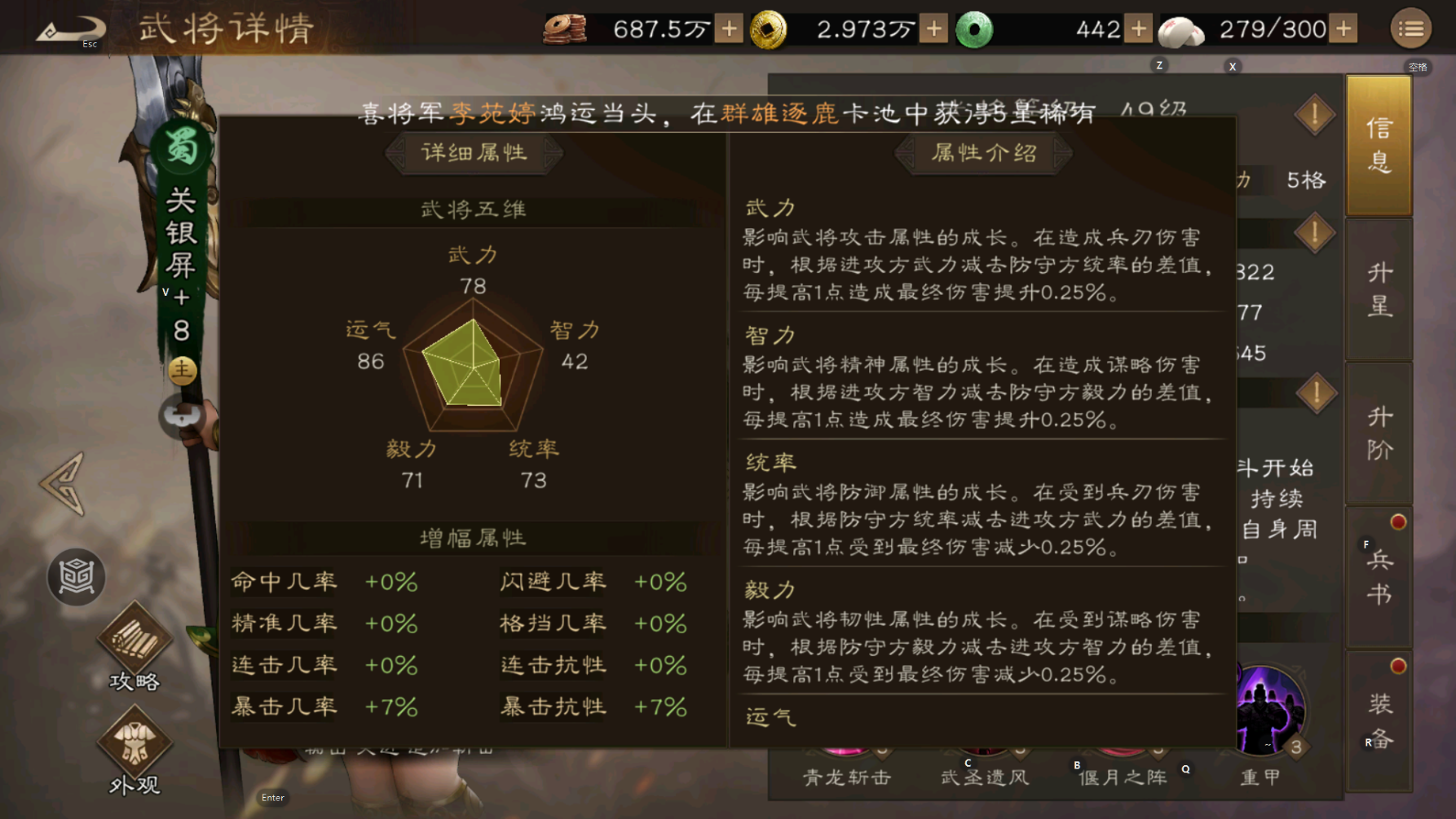
Task: Switch to the 升星 star-up tab
Action: point(1379,289)
